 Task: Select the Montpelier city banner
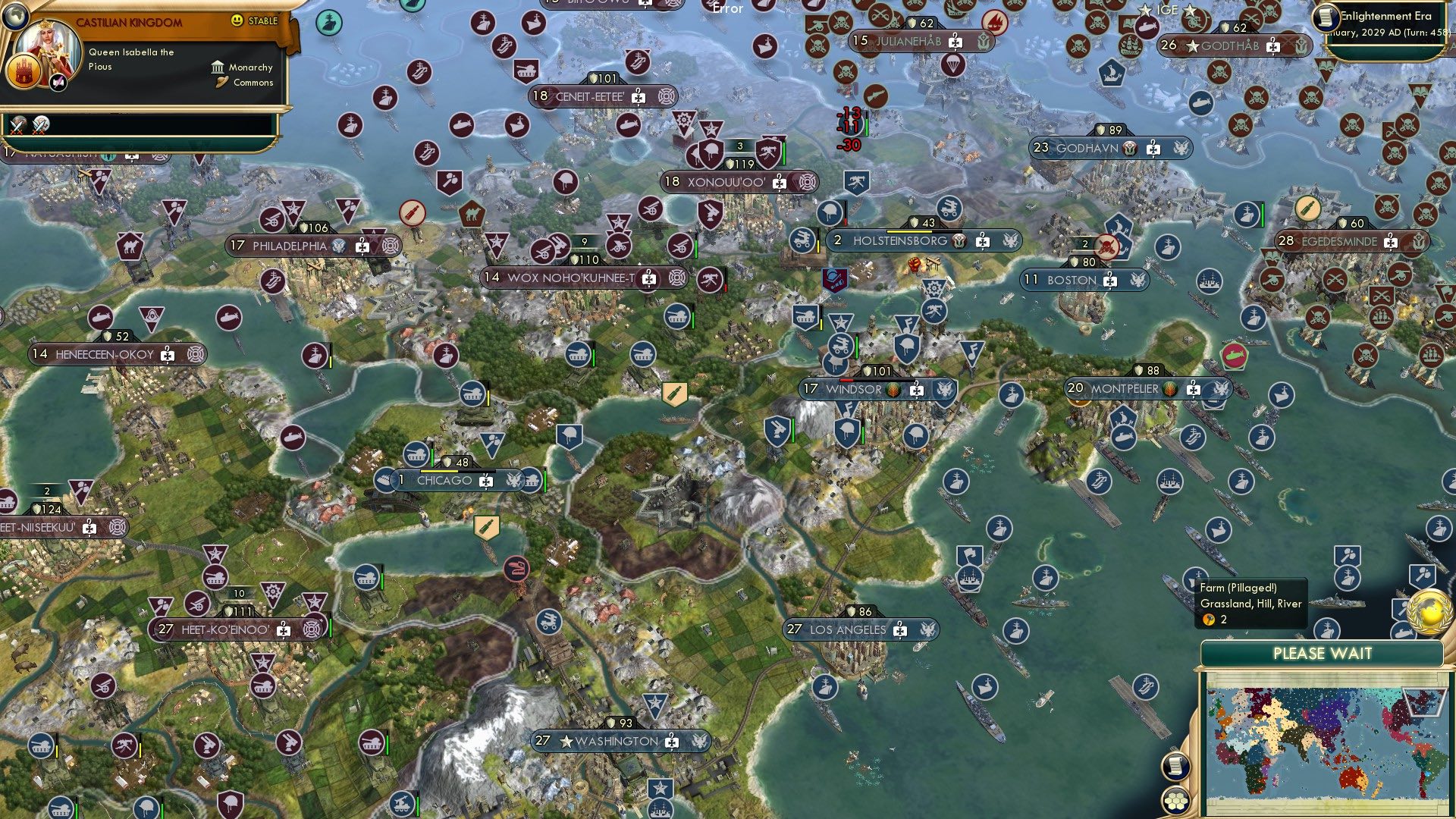coord(1125,388)
